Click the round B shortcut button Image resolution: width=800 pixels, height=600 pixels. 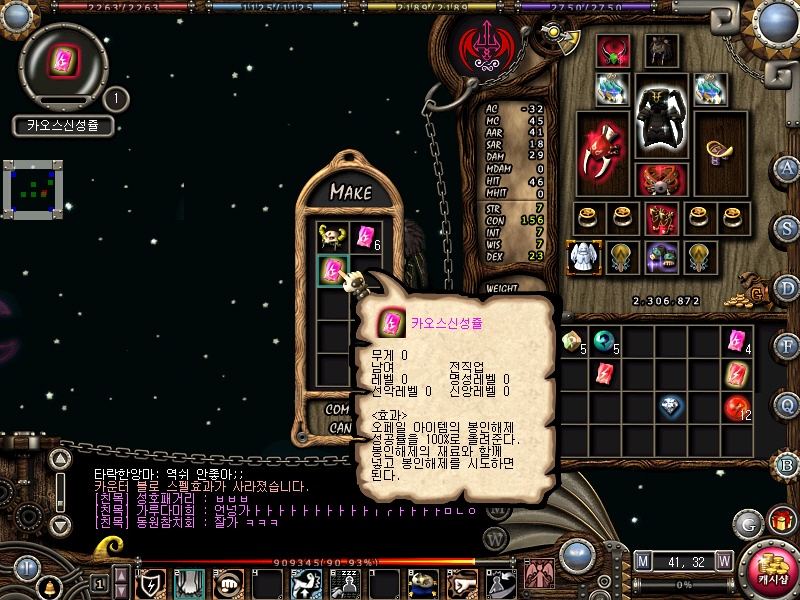click(x=788, y=464)
